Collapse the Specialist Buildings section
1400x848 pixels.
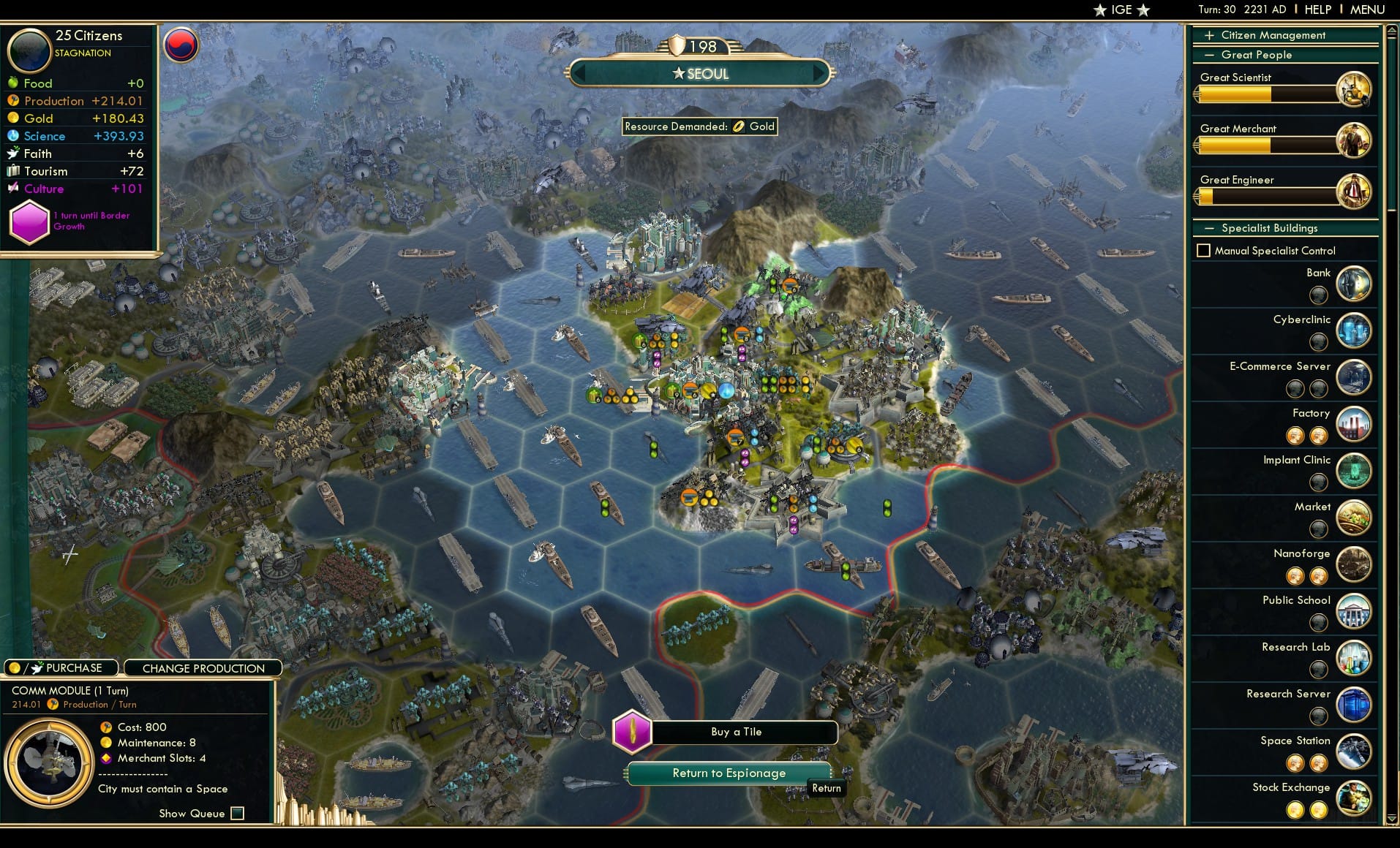tap(1211, 228)
